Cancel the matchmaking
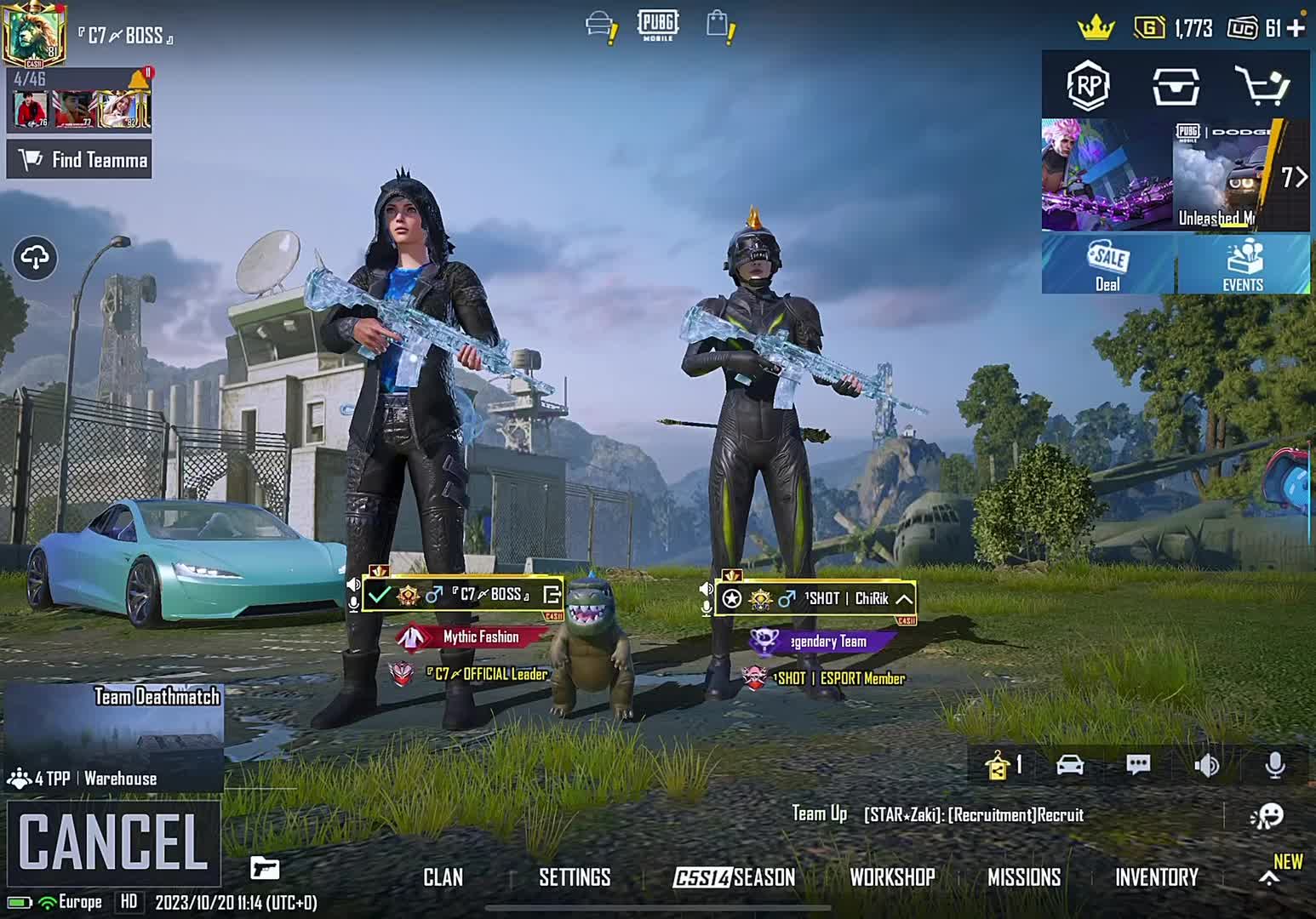This screenshot has height=919, width=1316. pyautogui.click(x=113, y=842)
